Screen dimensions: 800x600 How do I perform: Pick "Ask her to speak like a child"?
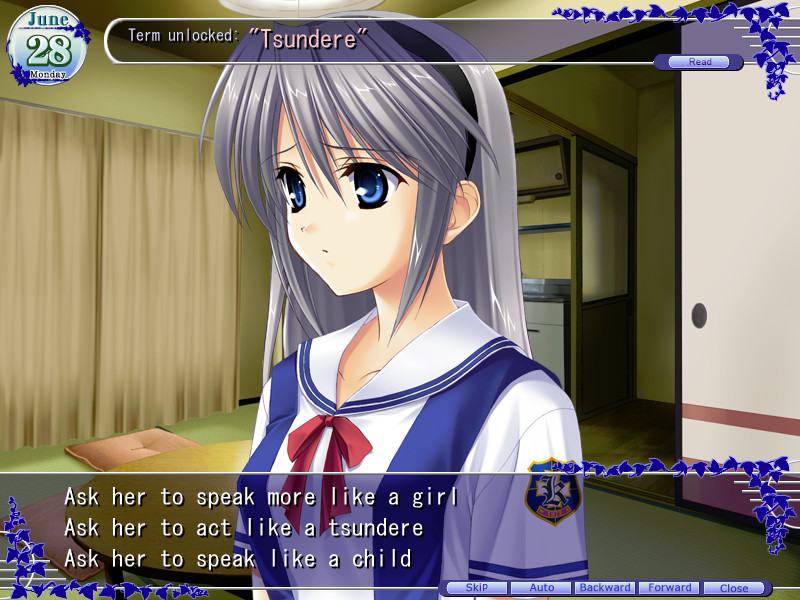pos(238,557)
